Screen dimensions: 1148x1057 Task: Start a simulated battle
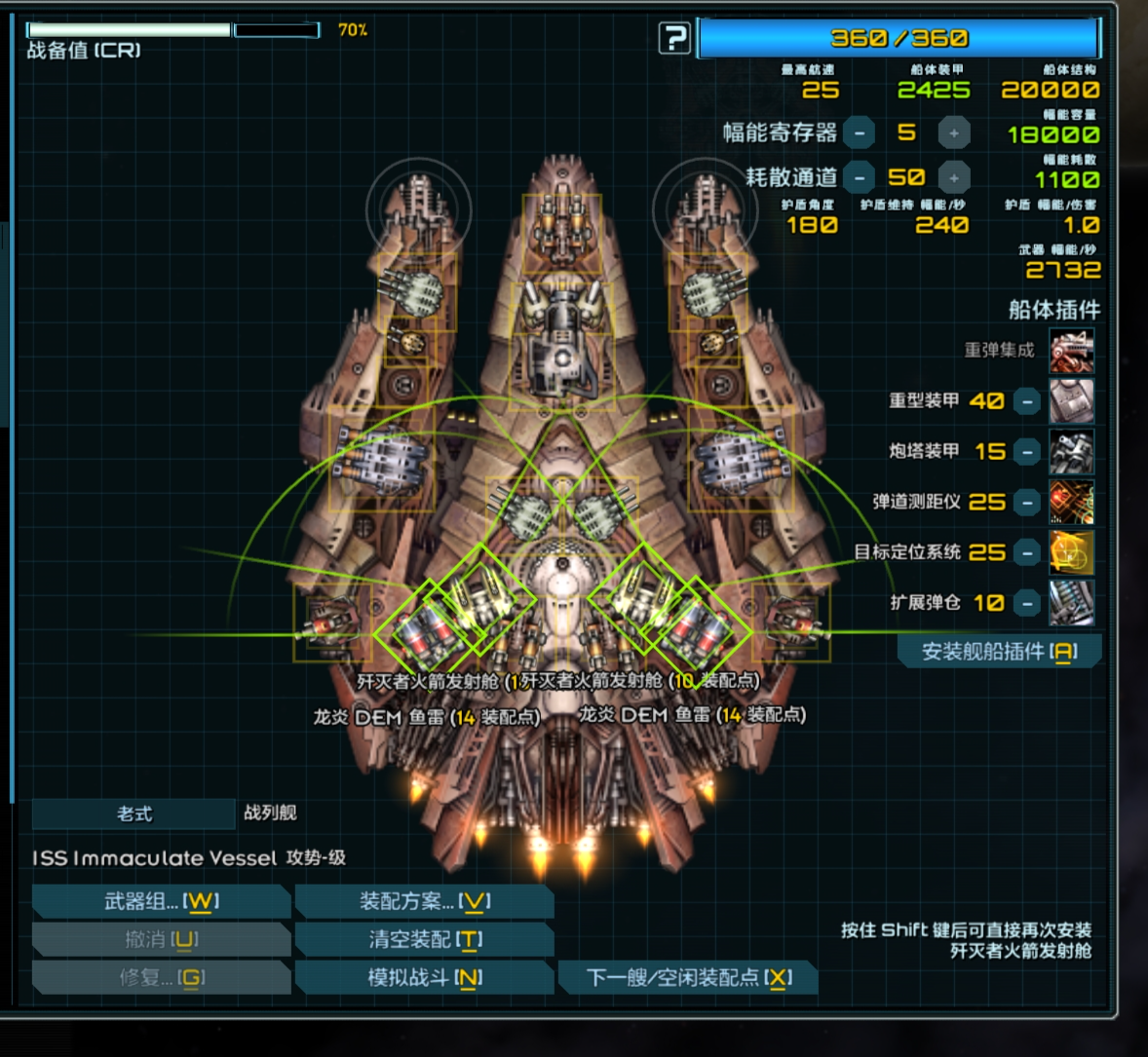(424, 977)
